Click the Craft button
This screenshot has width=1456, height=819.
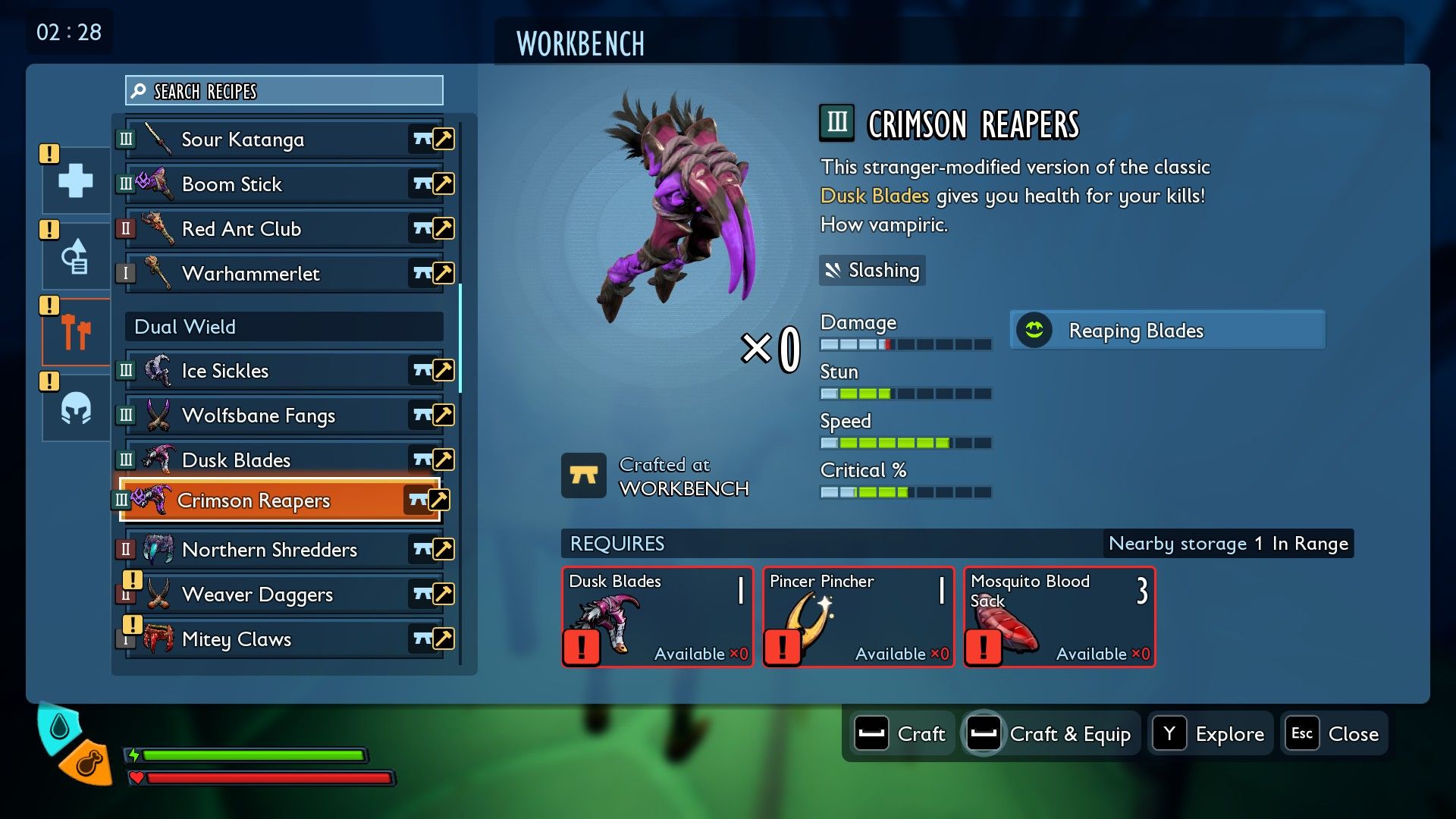tap(900, 734)
